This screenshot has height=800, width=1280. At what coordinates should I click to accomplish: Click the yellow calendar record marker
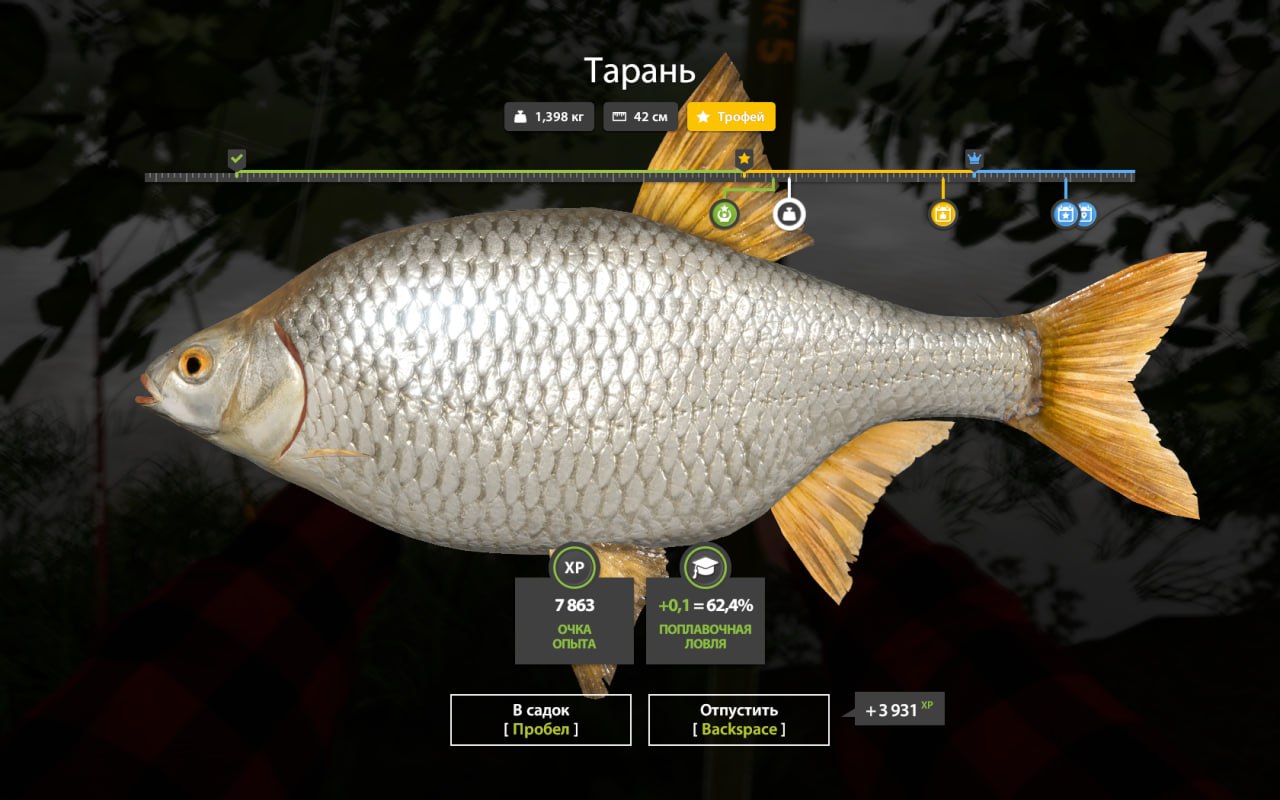click(942, 214)
